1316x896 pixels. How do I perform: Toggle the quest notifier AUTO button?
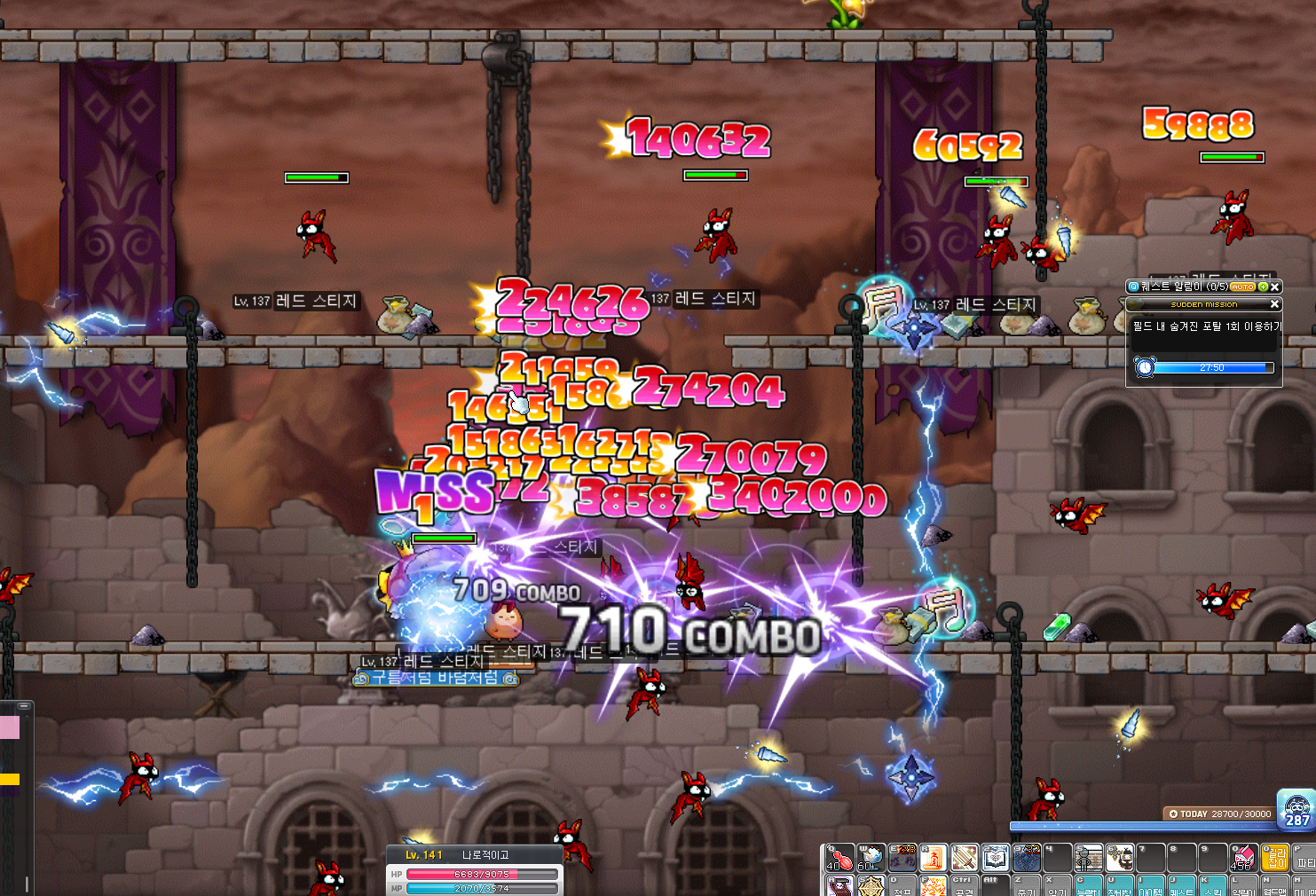(1242, 287)
